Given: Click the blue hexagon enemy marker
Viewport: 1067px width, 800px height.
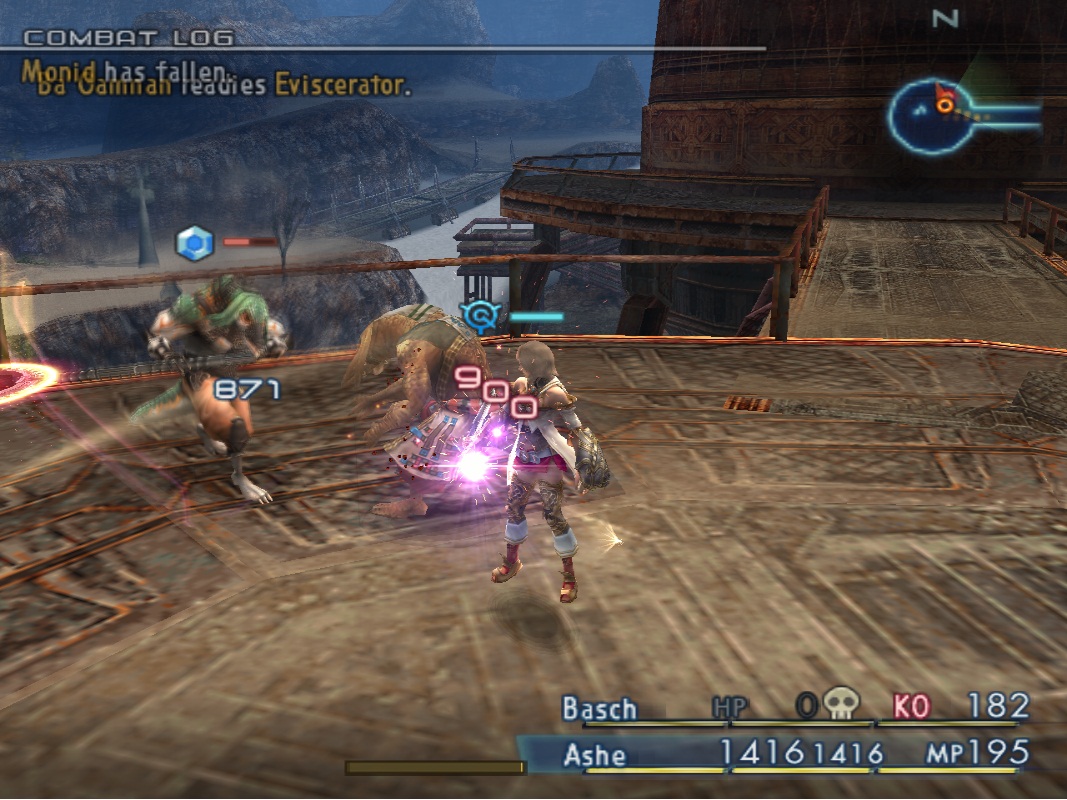Looking at the screenshot, I should pyautogui.click(x=194, y=243).
